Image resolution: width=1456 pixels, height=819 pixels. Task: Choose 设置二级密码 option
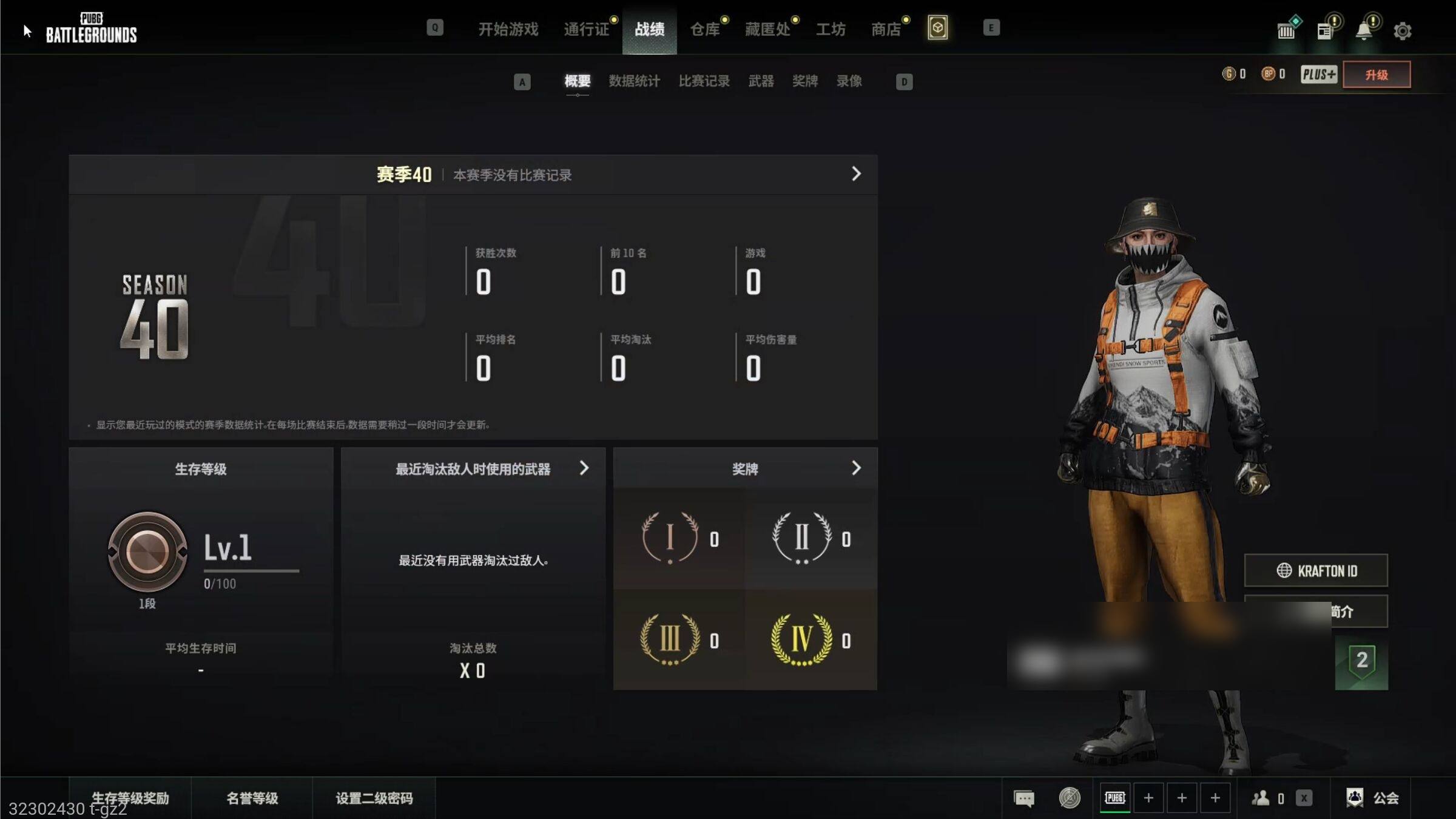374,798
